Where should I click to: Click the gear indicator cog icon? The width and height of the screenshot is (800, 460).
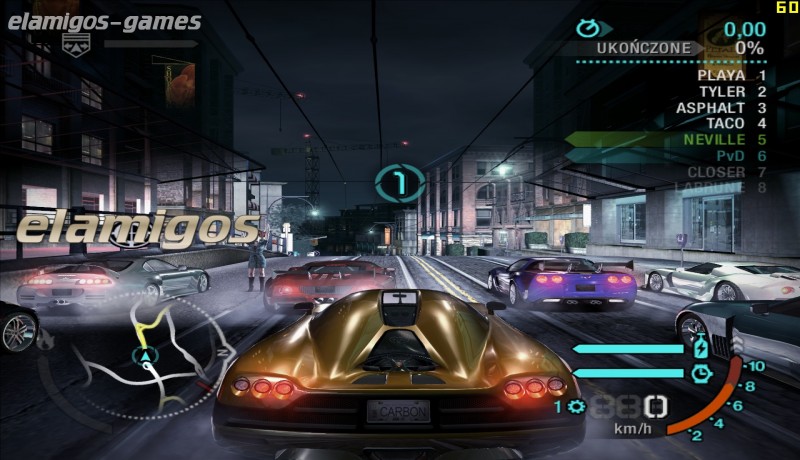pos(575,406)
